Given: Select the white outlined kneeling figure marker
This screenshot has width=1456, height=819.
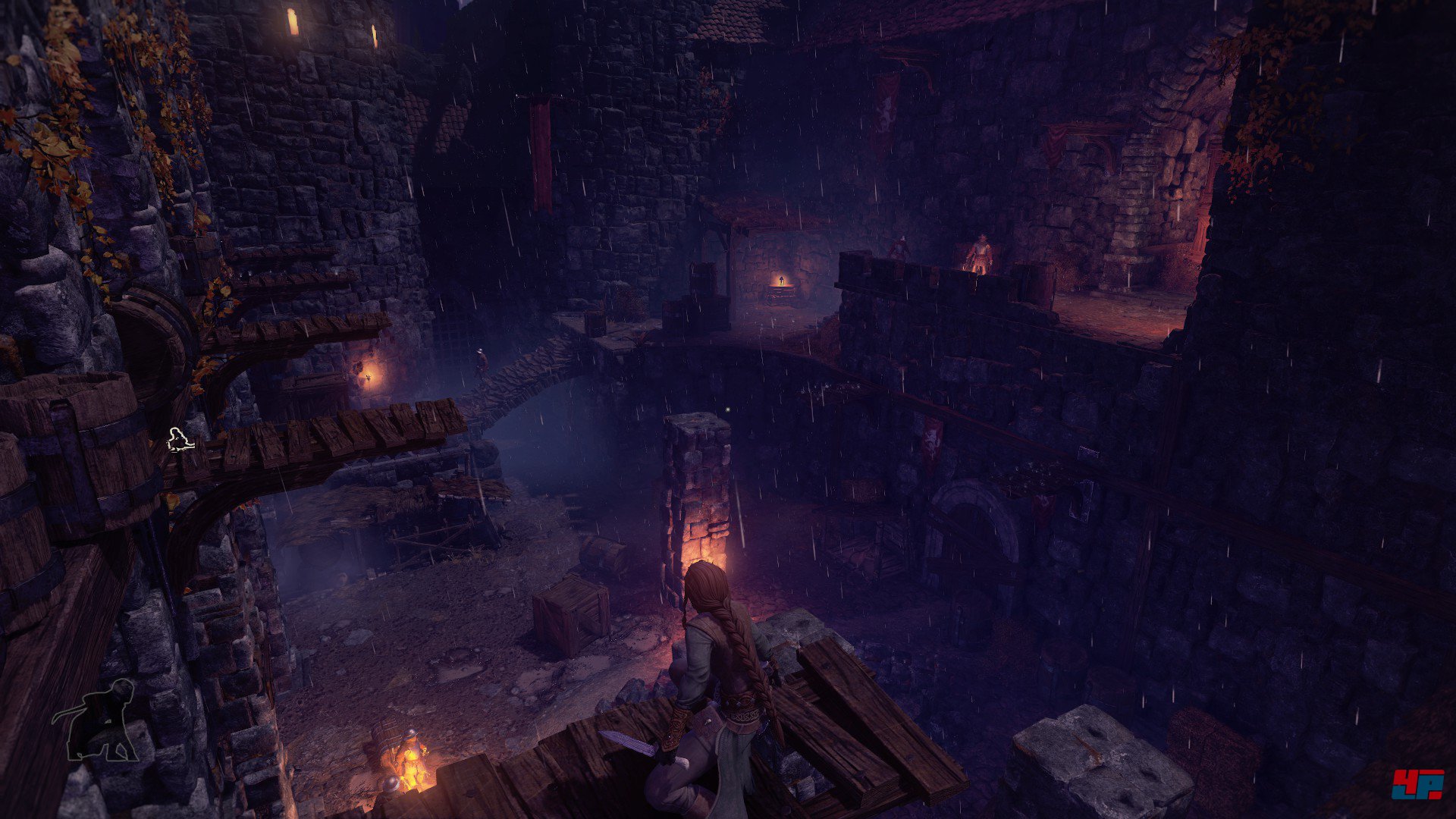Looking at the screenshot, I should 180,440.
